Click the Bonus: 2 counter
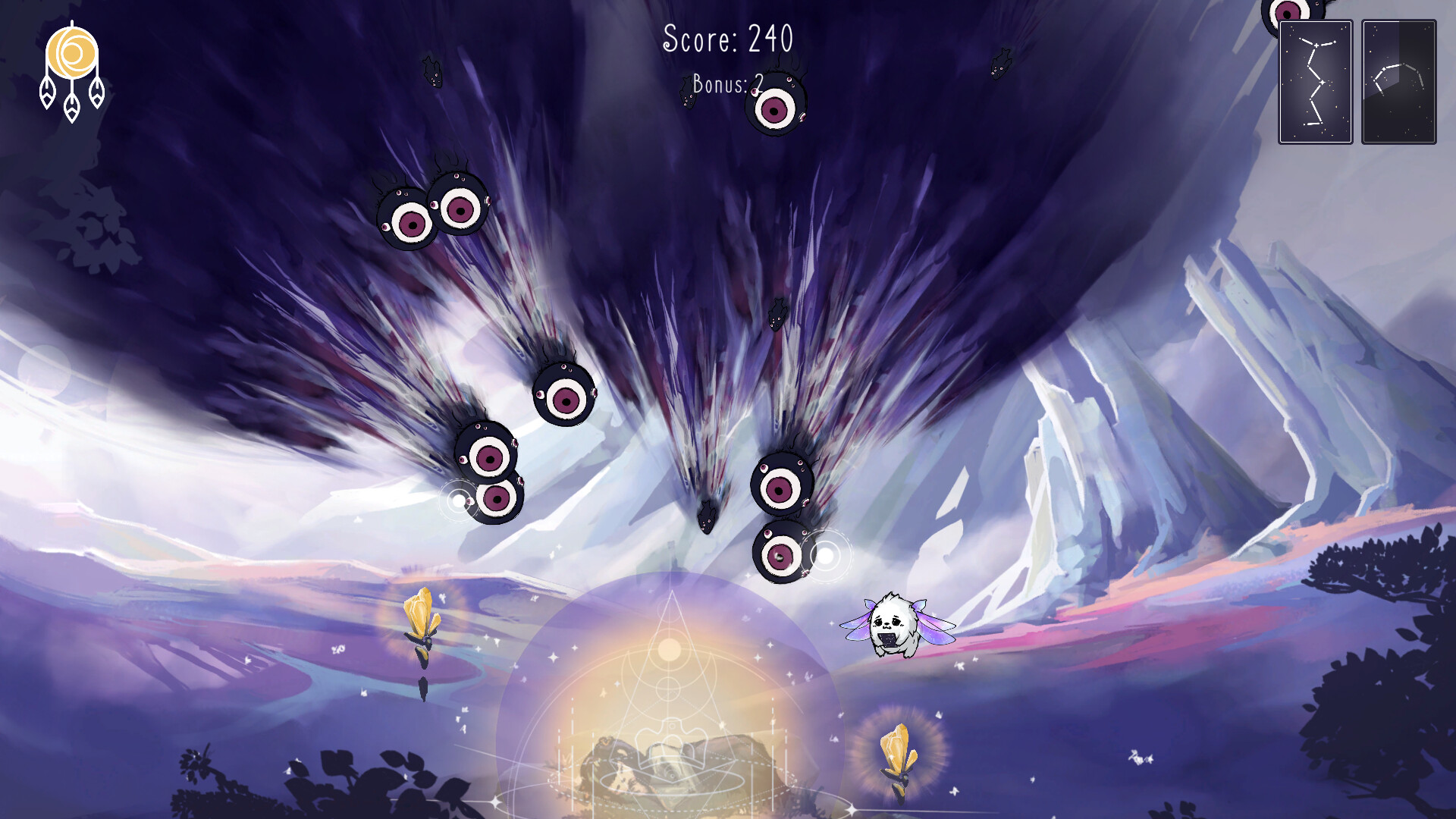Screen dimensions: 1456x819 pos(724,83)
